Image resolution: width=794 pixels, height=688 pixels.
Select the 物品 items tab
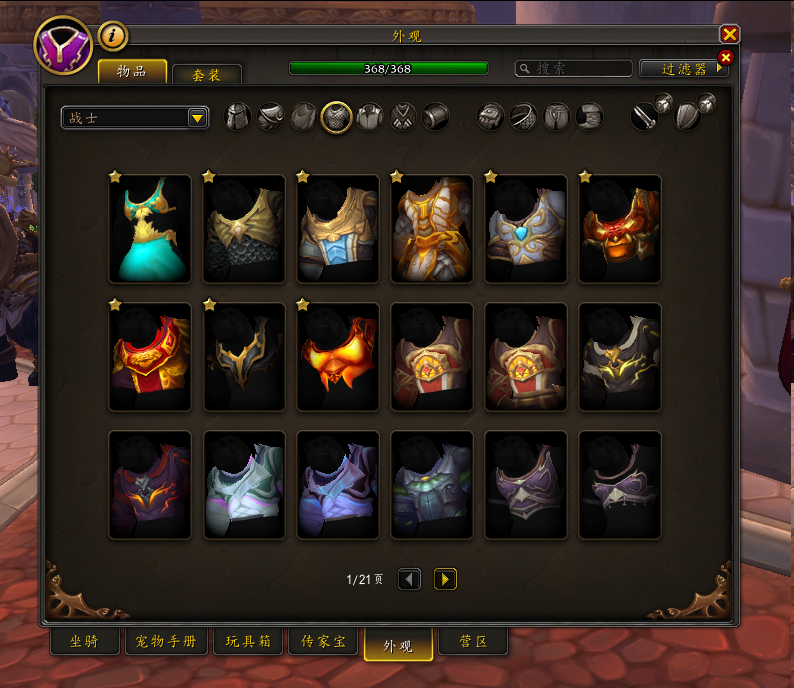click(x=132, y=72)
